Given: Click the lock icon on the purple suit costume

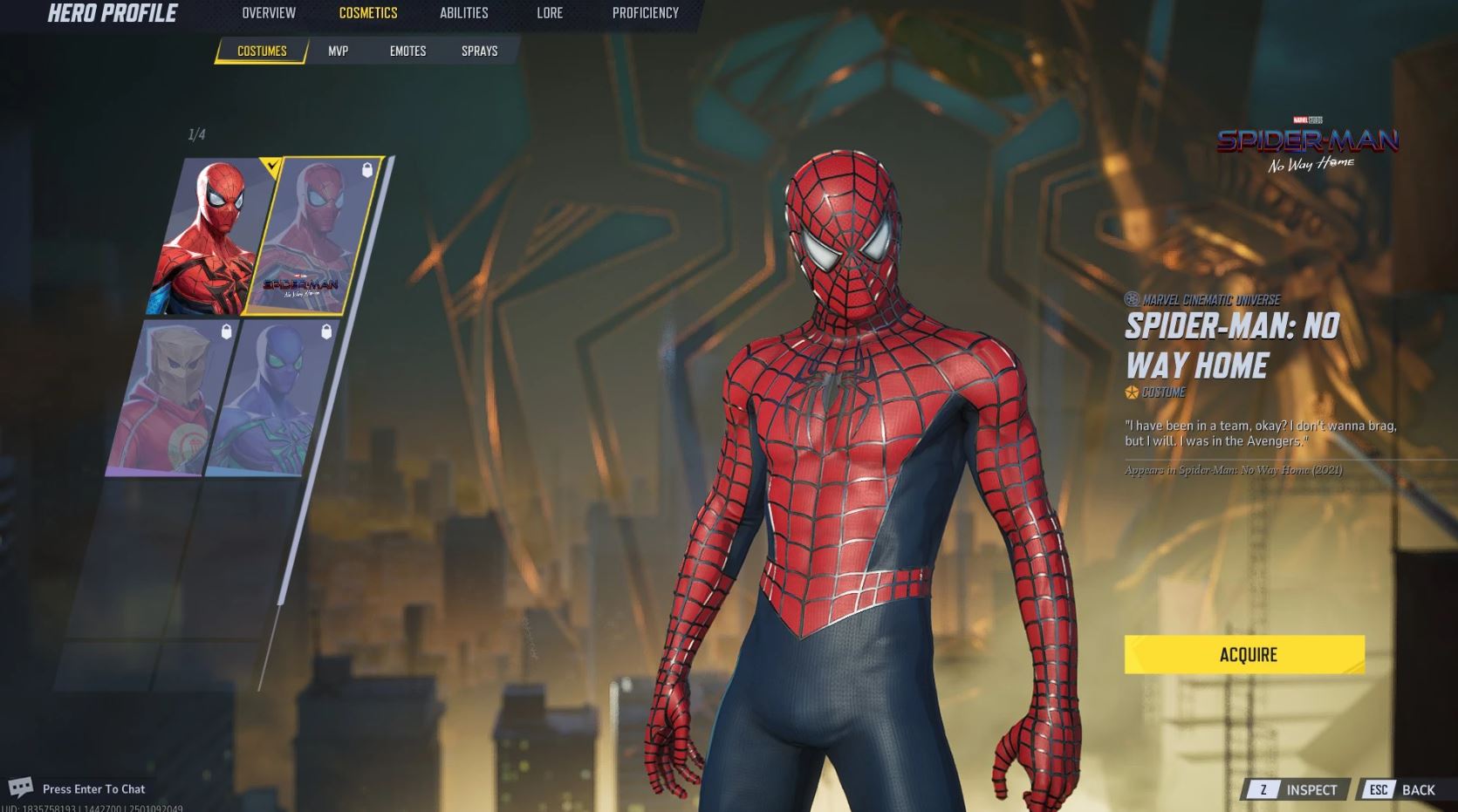Looking at the screenshot, I should click(x=327, y=330).
